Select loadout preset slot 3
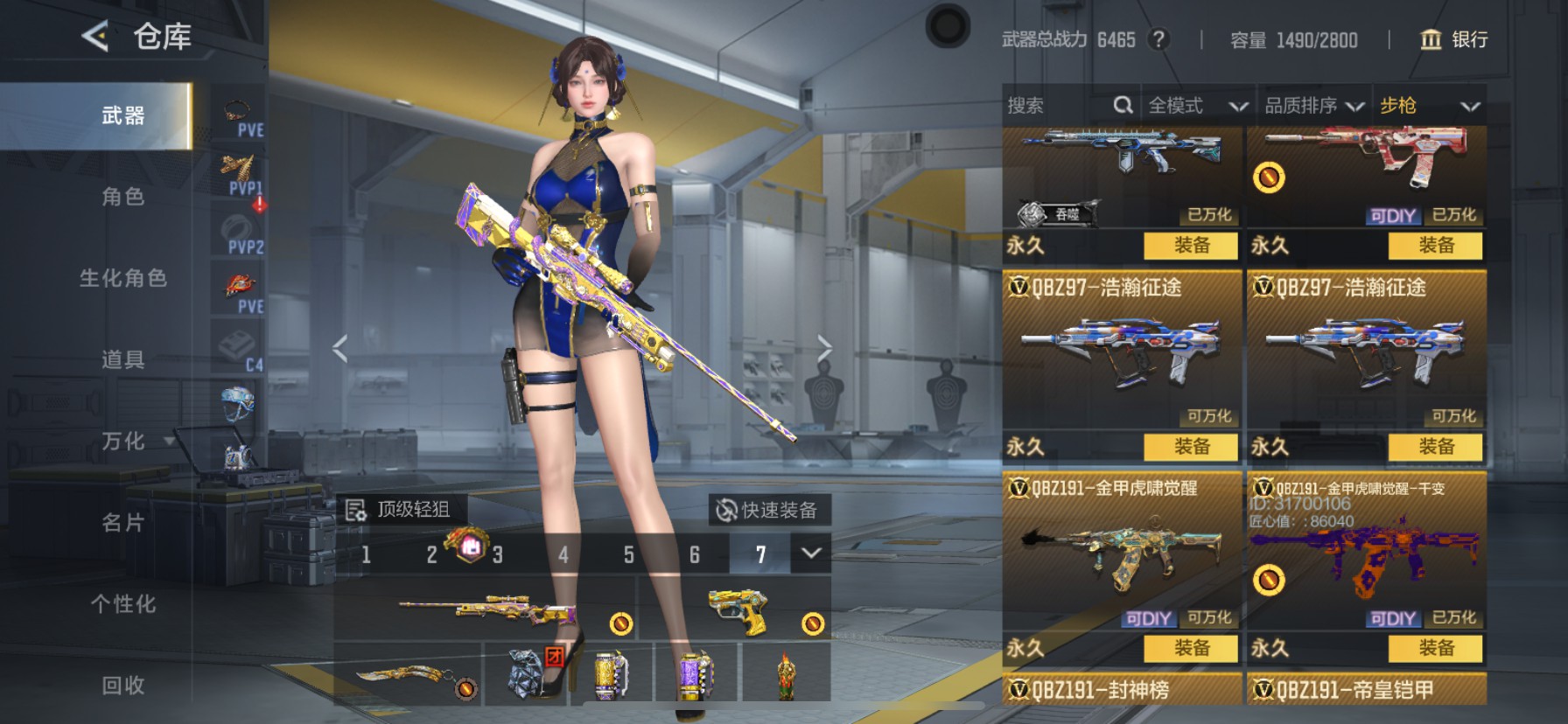The width and height of the screenshot is (1568, 724). pyautogui.click(x=497, y=554)
